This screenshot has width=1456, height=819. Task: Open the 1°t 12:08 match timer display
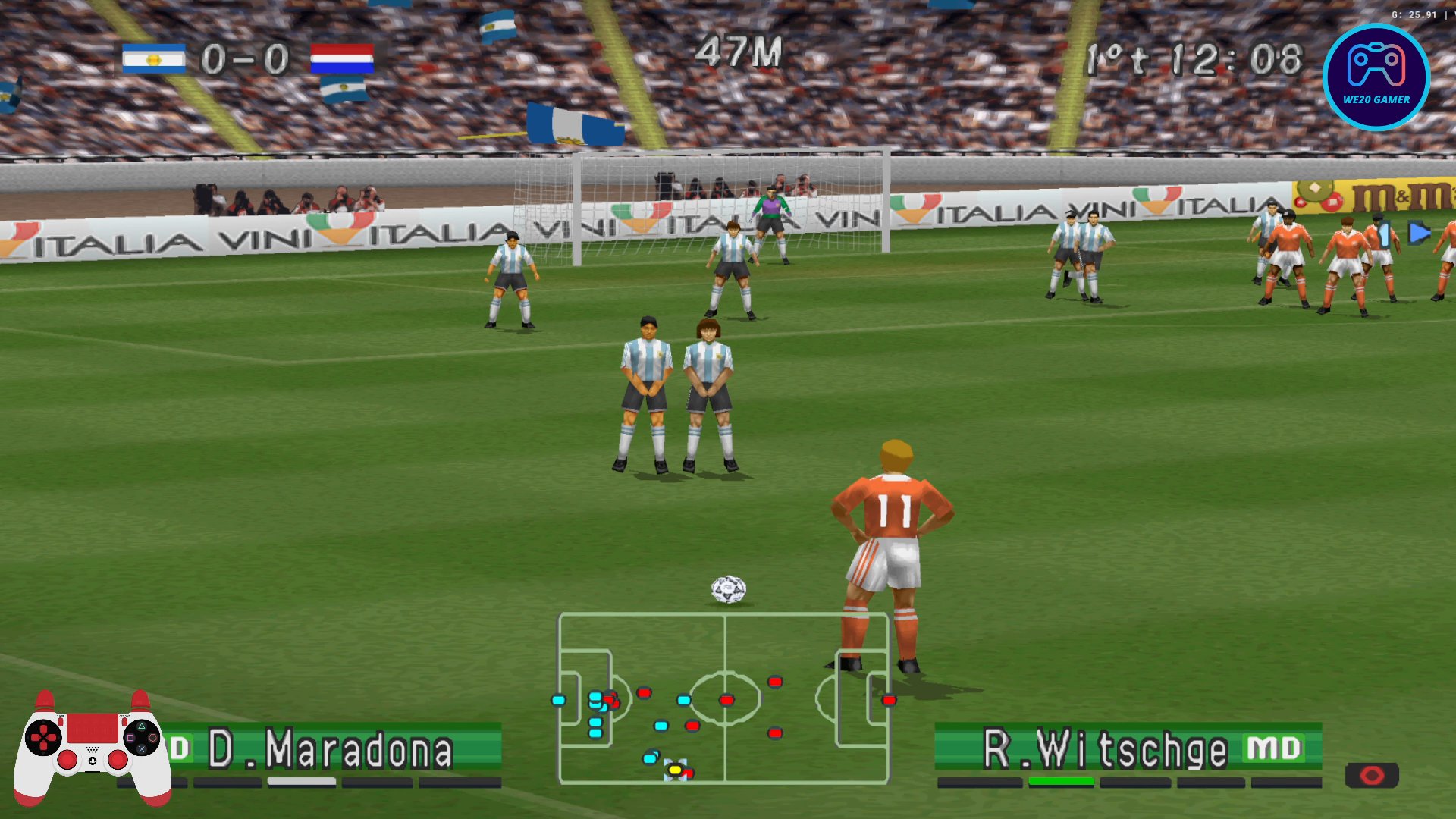(x=1198, y=55)
